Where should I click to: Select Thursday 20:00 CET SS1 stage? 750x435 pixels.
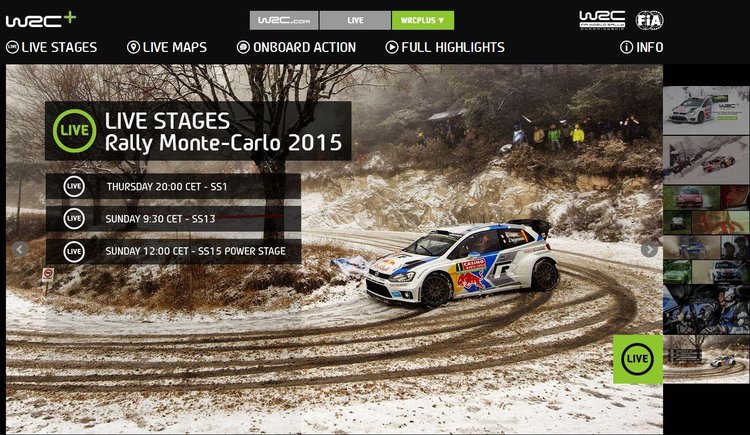pos(173,186)
